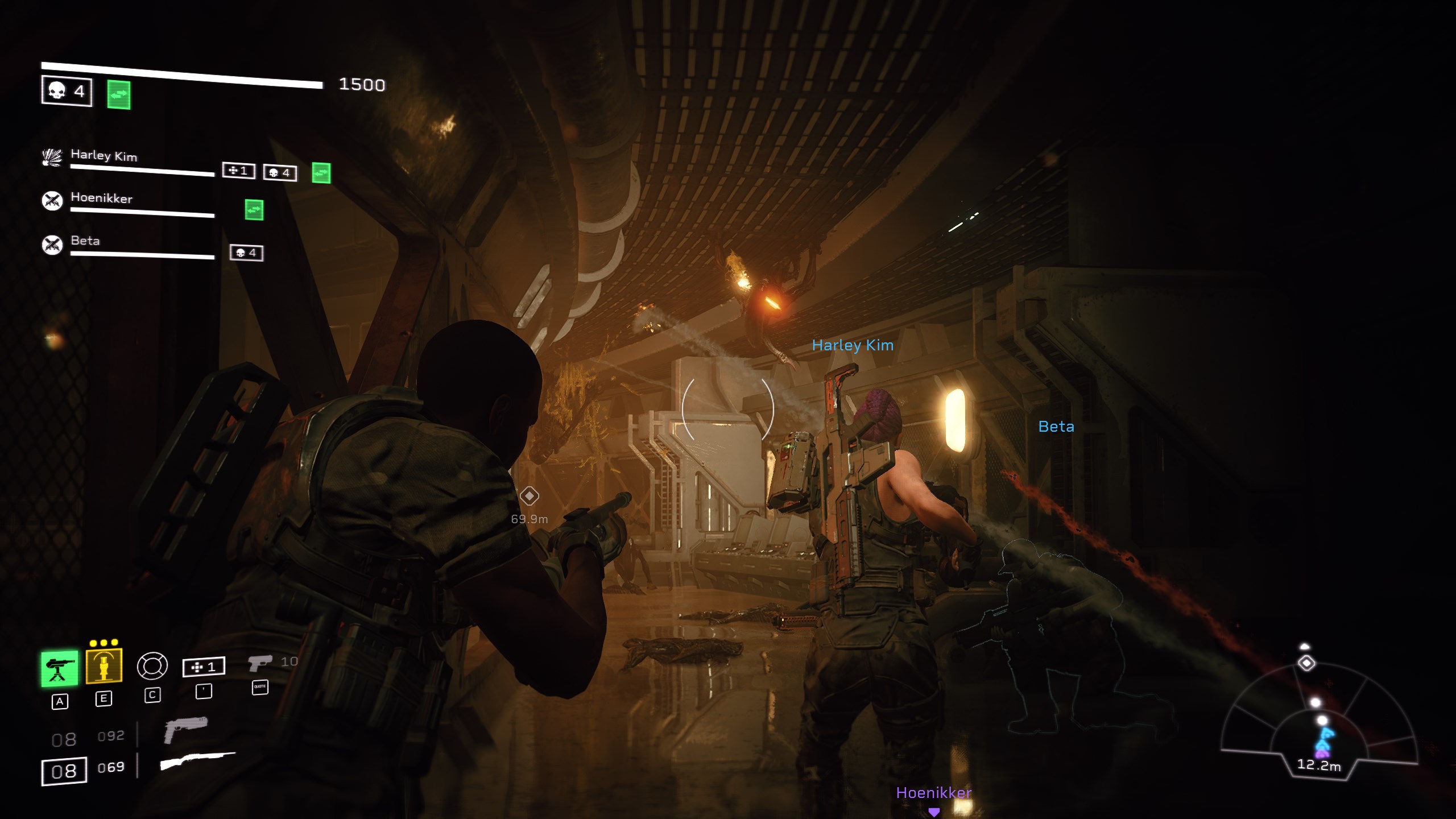Select the equipped shotgun weapon
Screen dimensions: 1456x819
tap(197, 760)
